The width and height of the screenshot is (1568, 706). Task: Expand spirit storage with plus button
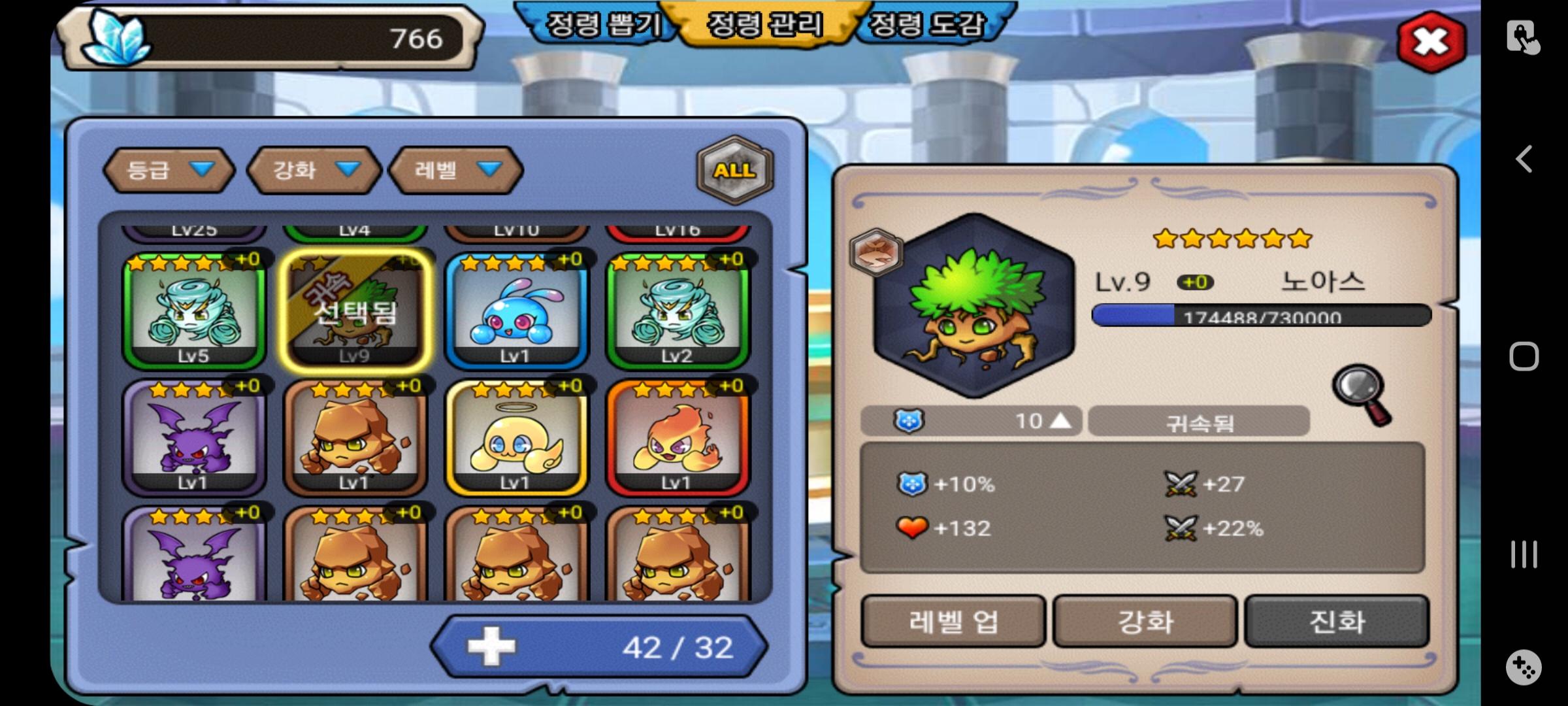492,647
